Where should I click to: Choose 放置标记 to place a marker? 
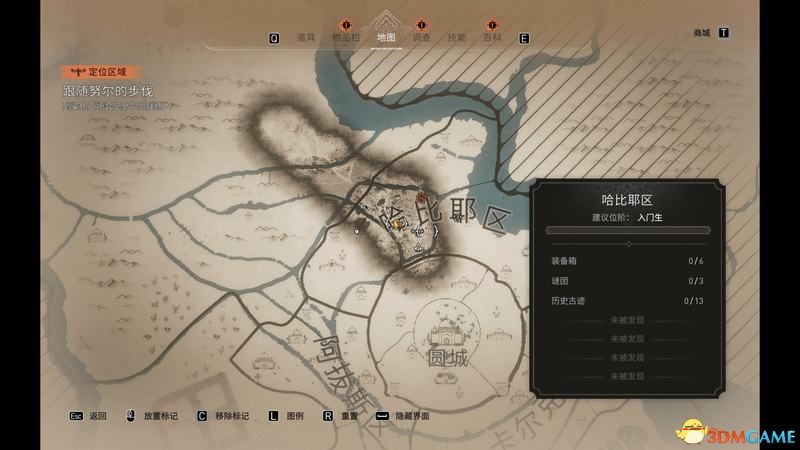pyautogui.click(x=158, y=416)
